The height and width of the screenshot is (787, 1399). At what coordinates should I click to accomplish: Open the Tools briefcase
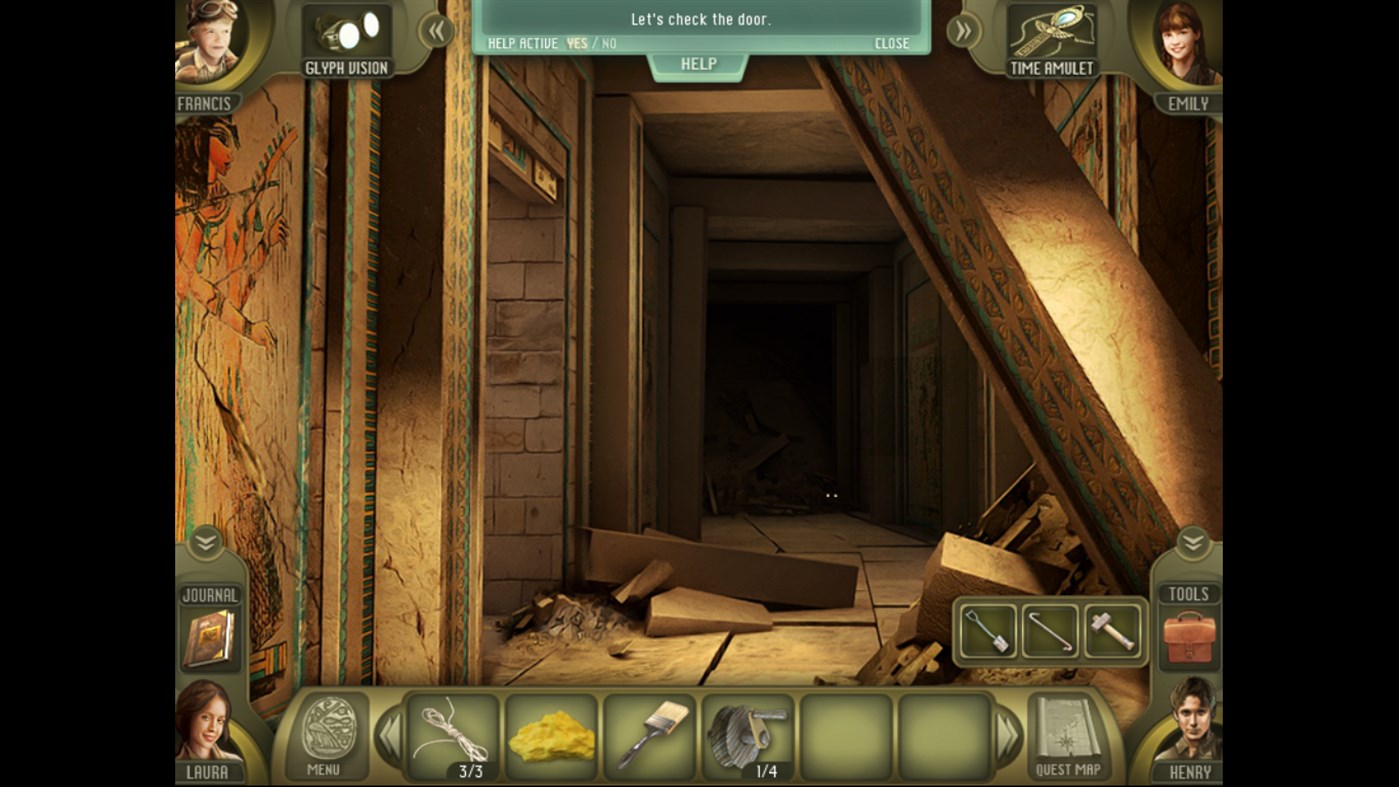point(1192,637)
